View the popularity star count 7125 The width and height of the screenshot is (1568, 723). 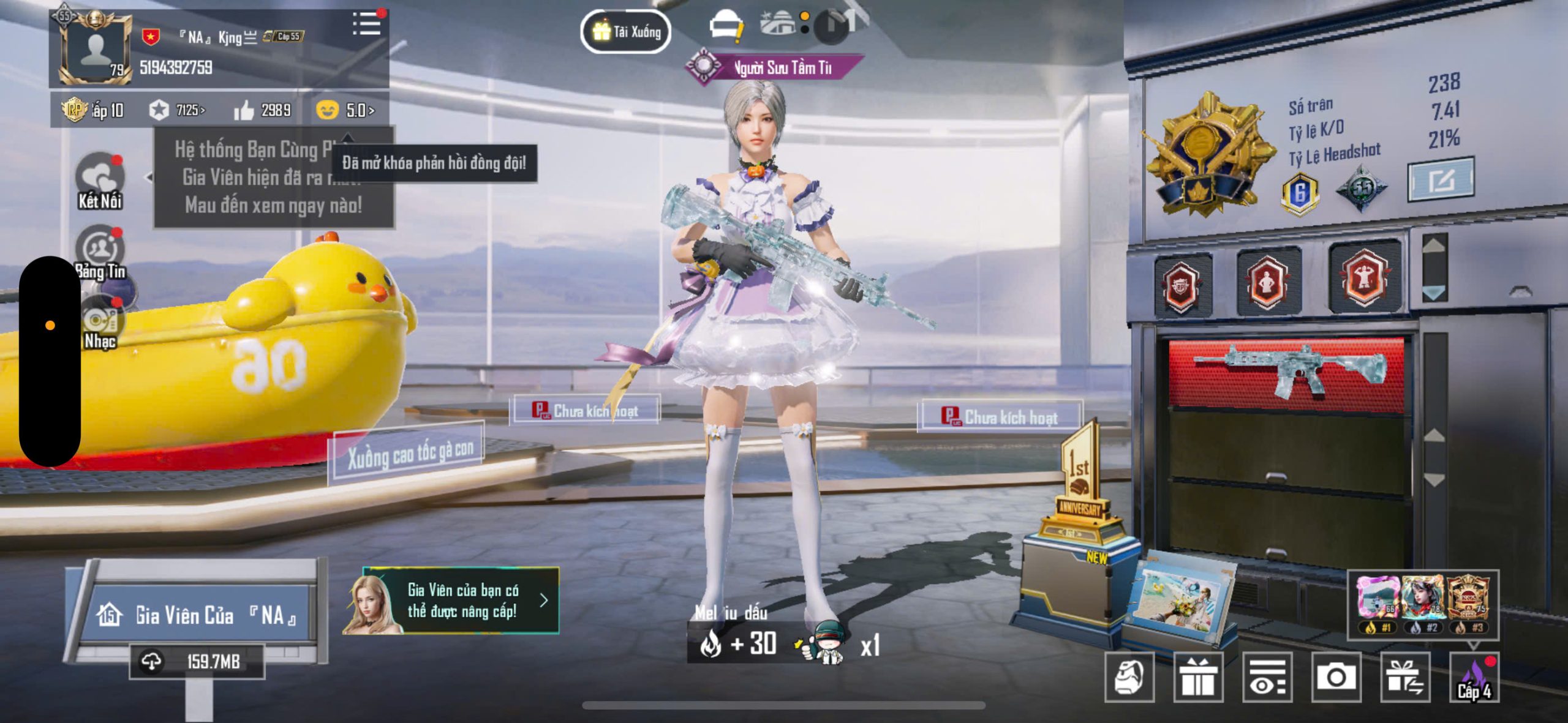click(x=177, y=110)
